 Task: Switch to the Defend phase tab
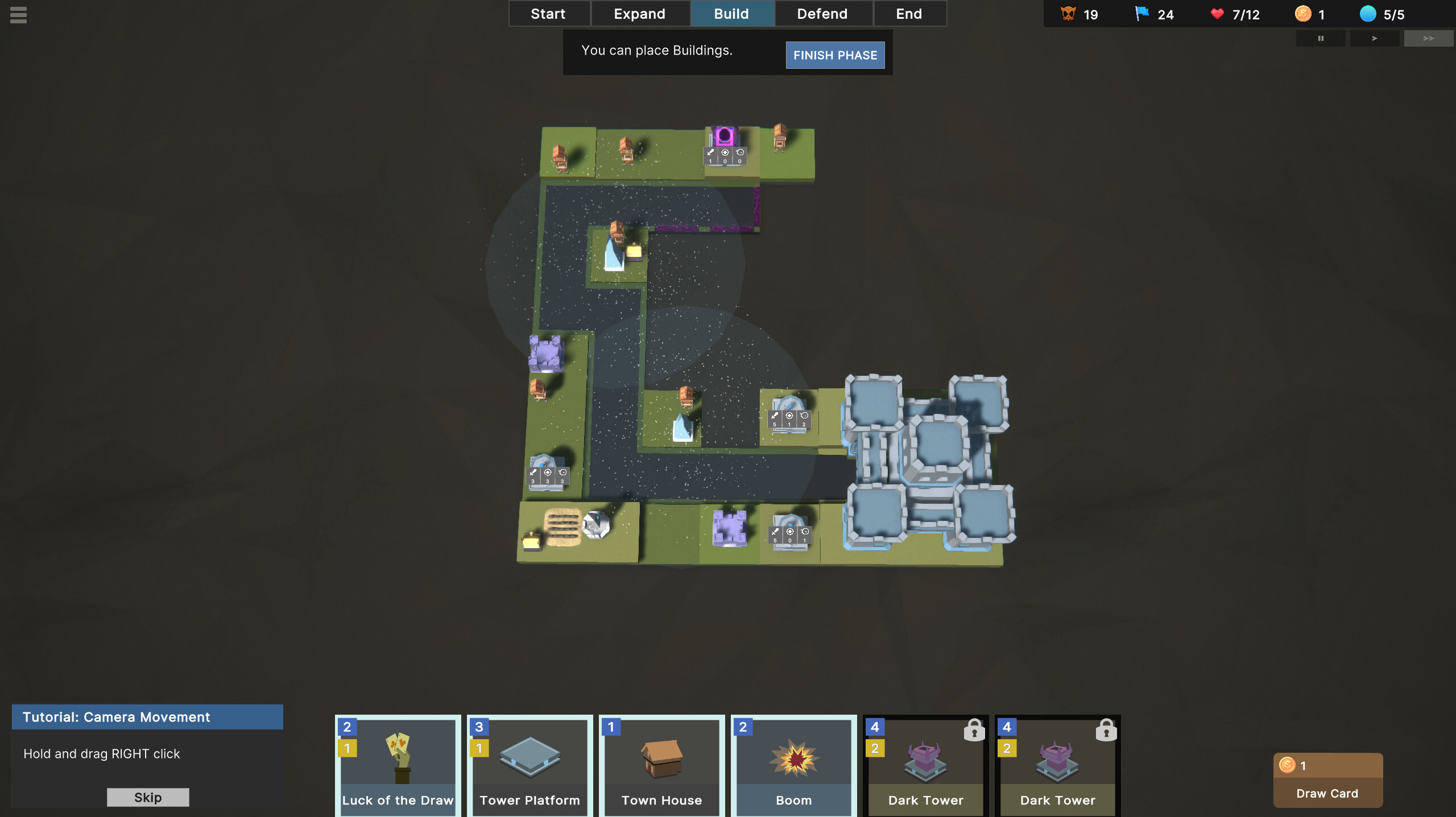click(x=823, y=13)
